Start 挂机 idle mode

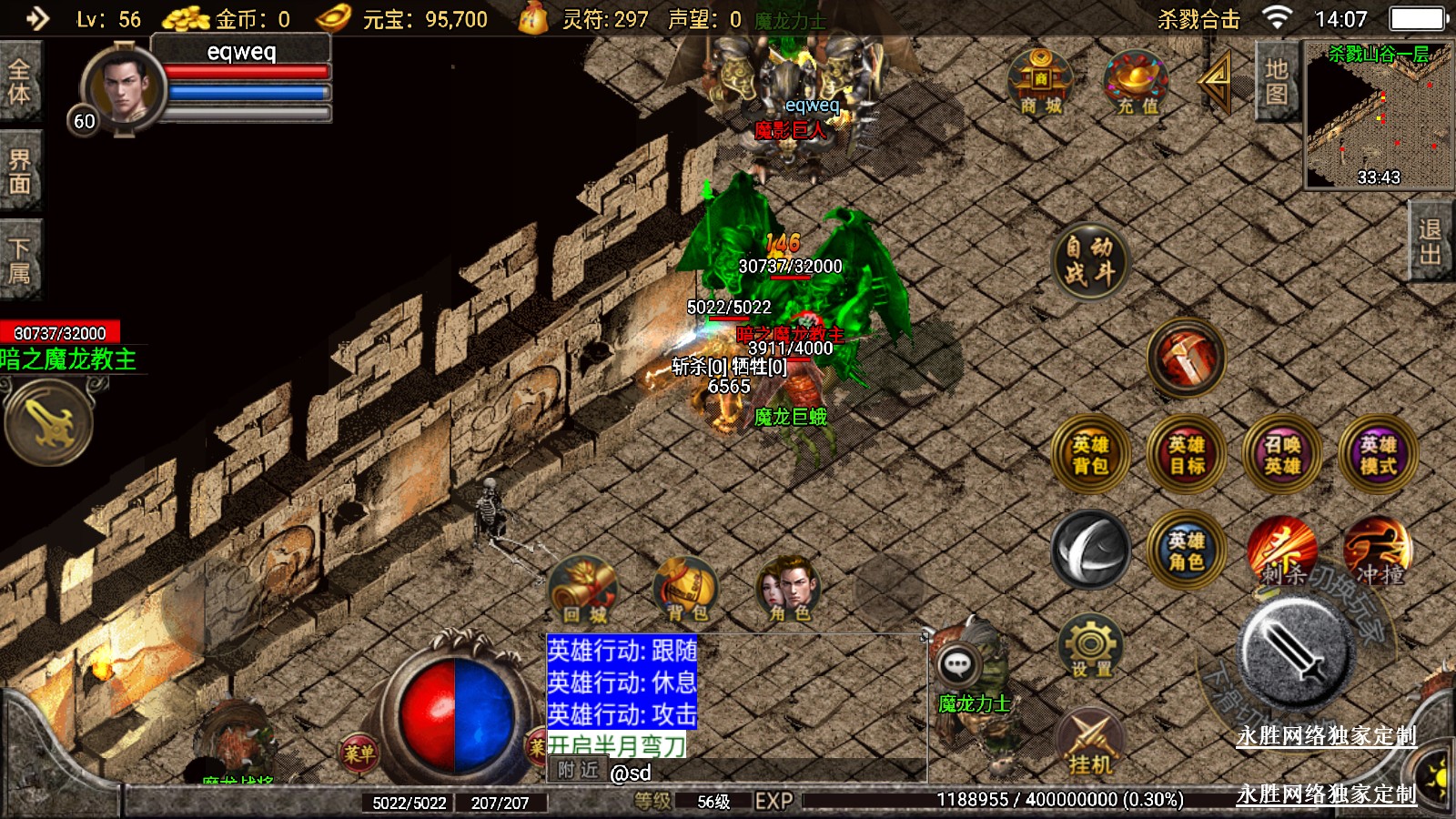pyautogui.click(x=1090, y=743)
